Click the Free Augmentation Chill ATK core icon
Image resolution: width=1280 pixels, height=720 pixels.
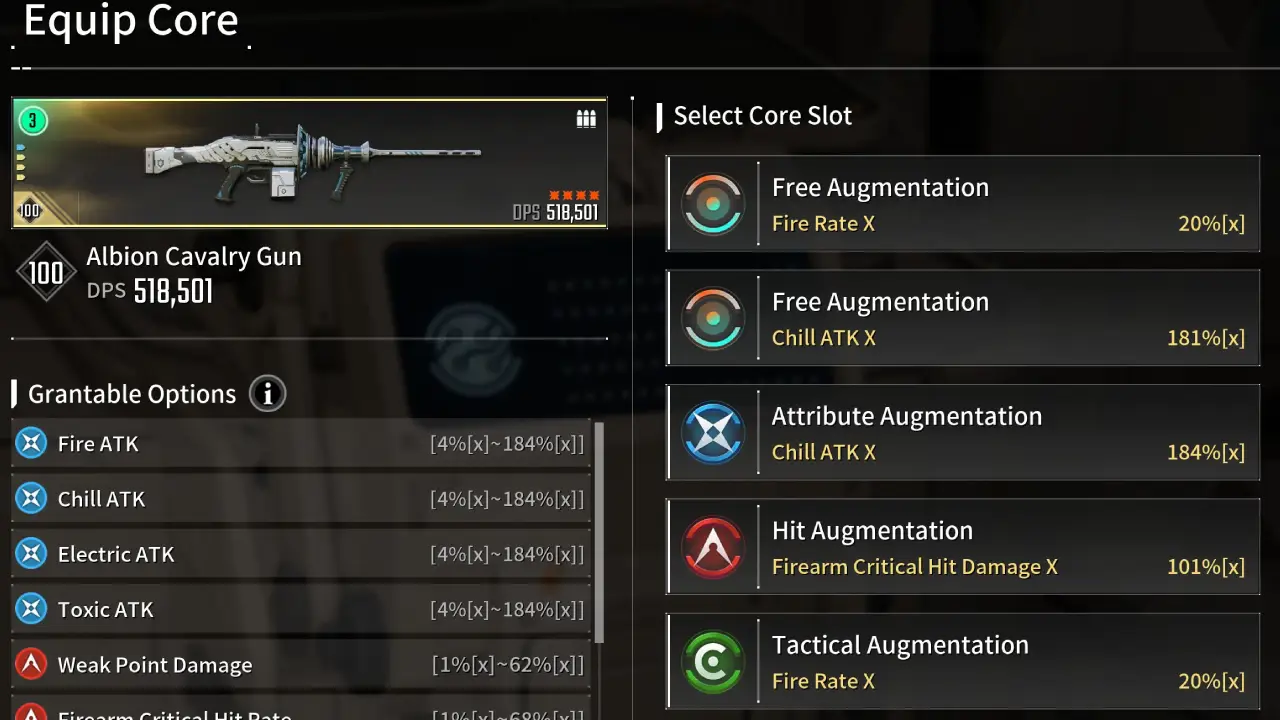click(713, 317)
